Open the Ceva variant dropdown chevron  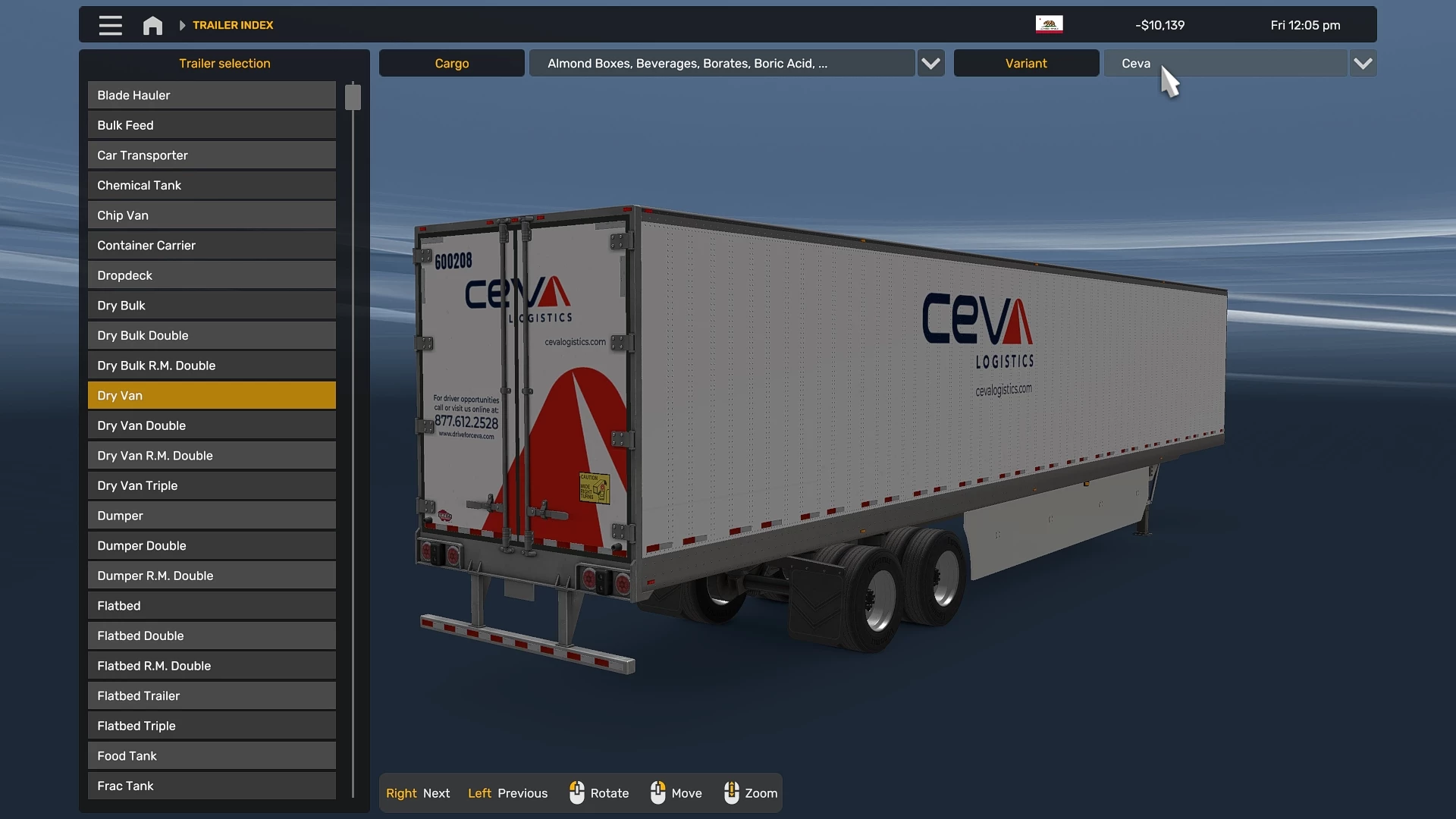(1362, 63)
